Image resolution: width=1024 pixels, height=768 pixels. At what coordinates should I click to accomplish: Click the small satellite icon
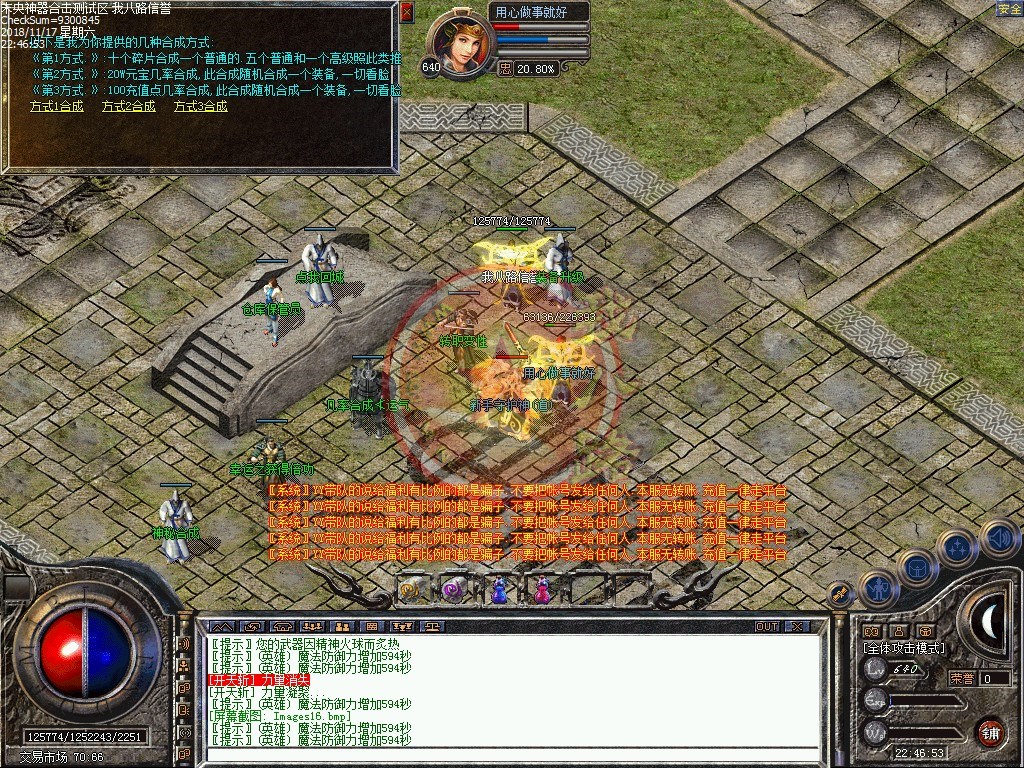[x=839, y=593]
